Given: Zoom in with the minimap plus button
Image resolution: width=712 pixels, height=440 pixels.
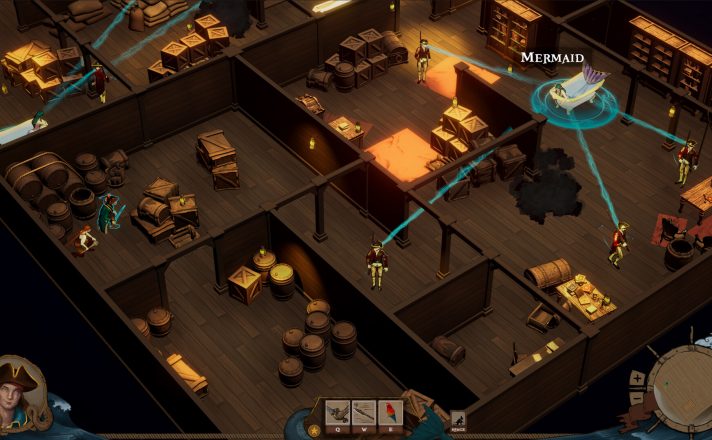Looking at the screenshot, I should point(636,378).
